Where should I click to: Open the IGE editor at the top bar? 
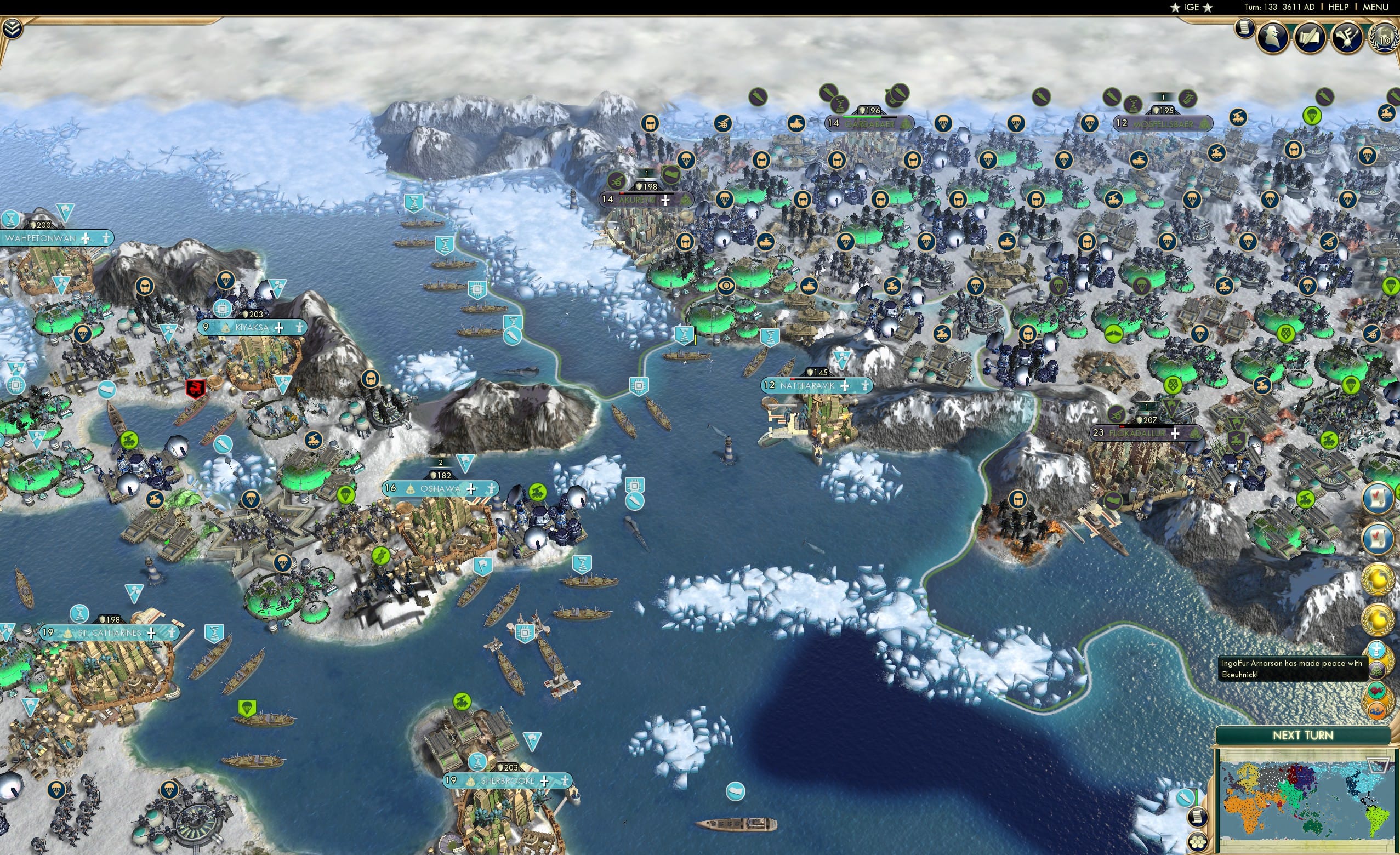[x=1192, y=7]
